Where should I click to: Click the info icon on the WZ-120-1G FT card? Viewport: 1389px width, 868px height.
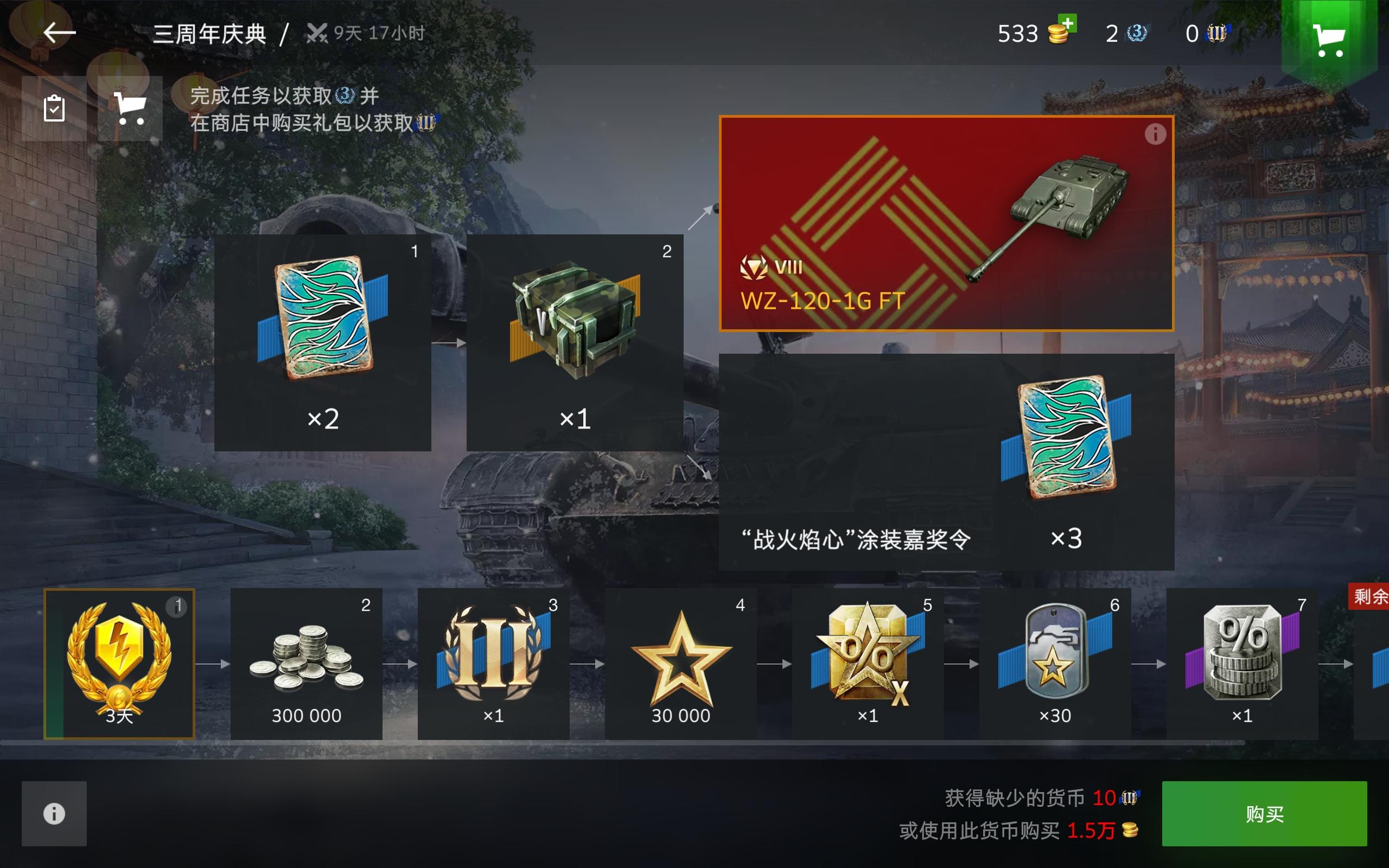tap(1155, 134)
